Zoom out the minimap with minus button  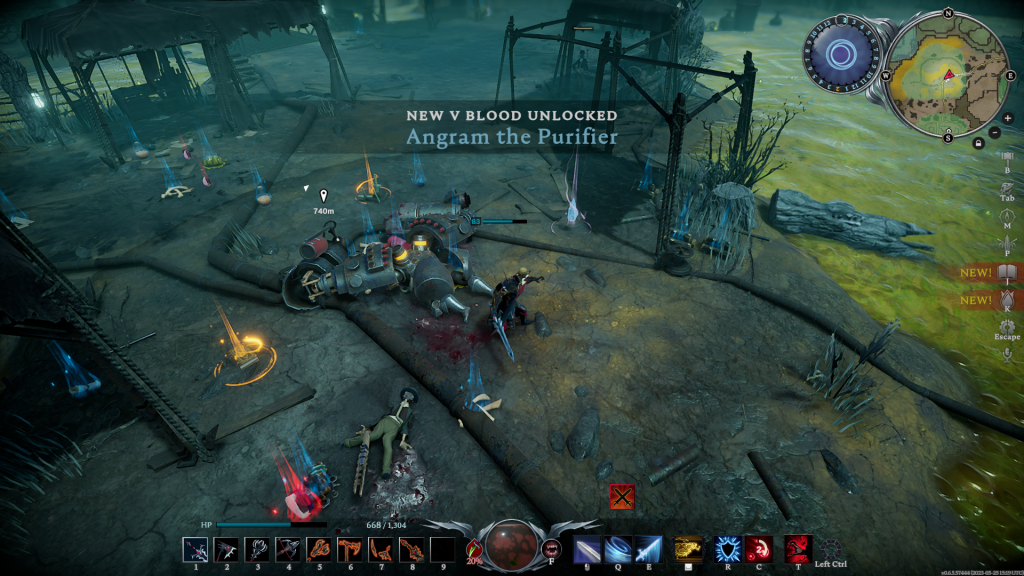pos(995,132)
